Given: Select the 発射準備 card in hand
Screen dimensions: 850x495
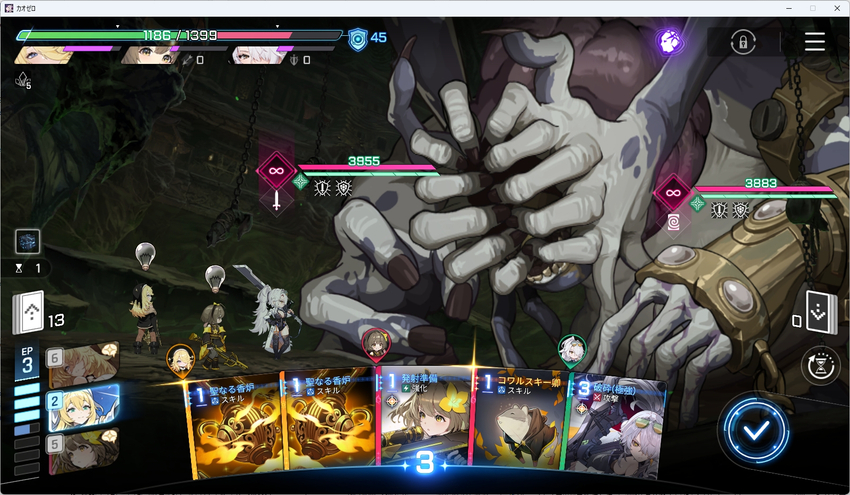Looking at the screenshot, I should [423, 420].
